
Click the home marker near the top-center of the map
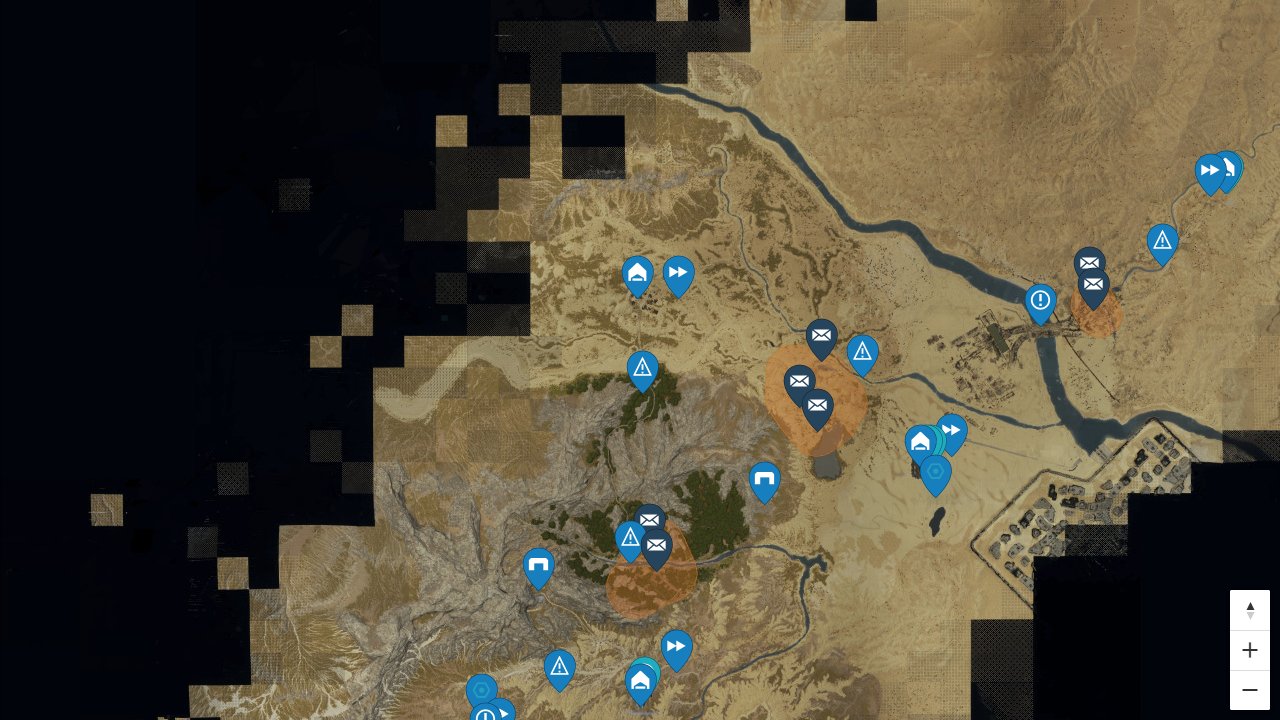(637, 271)
